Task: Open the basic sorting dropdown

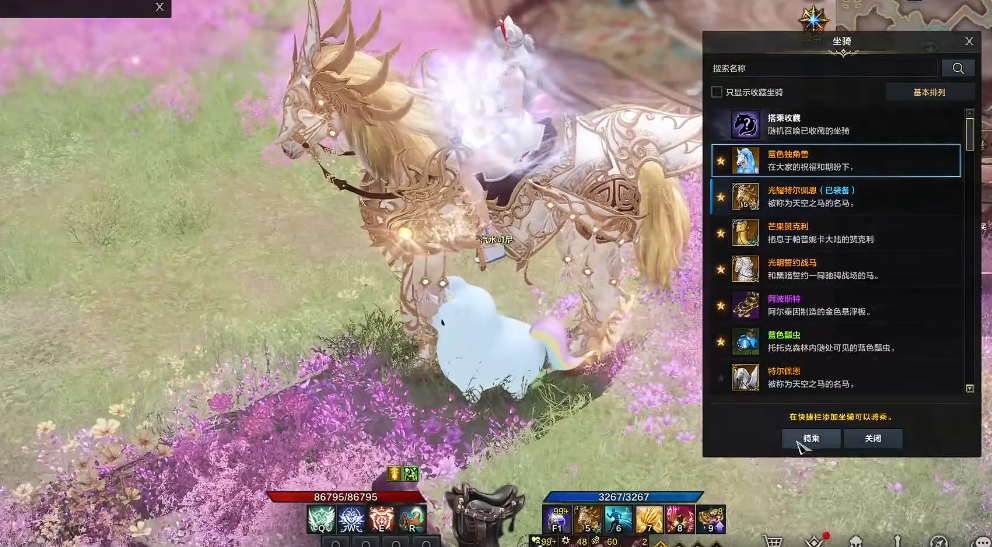Action: 929,92
